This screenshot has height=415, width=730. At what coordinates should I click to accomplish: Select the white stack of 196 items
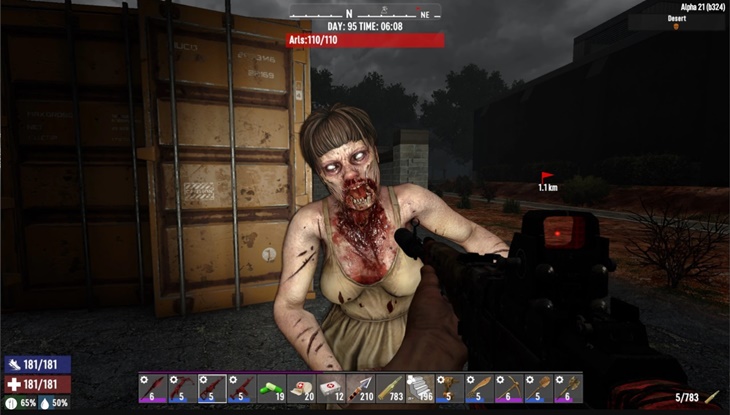(420, 388)
